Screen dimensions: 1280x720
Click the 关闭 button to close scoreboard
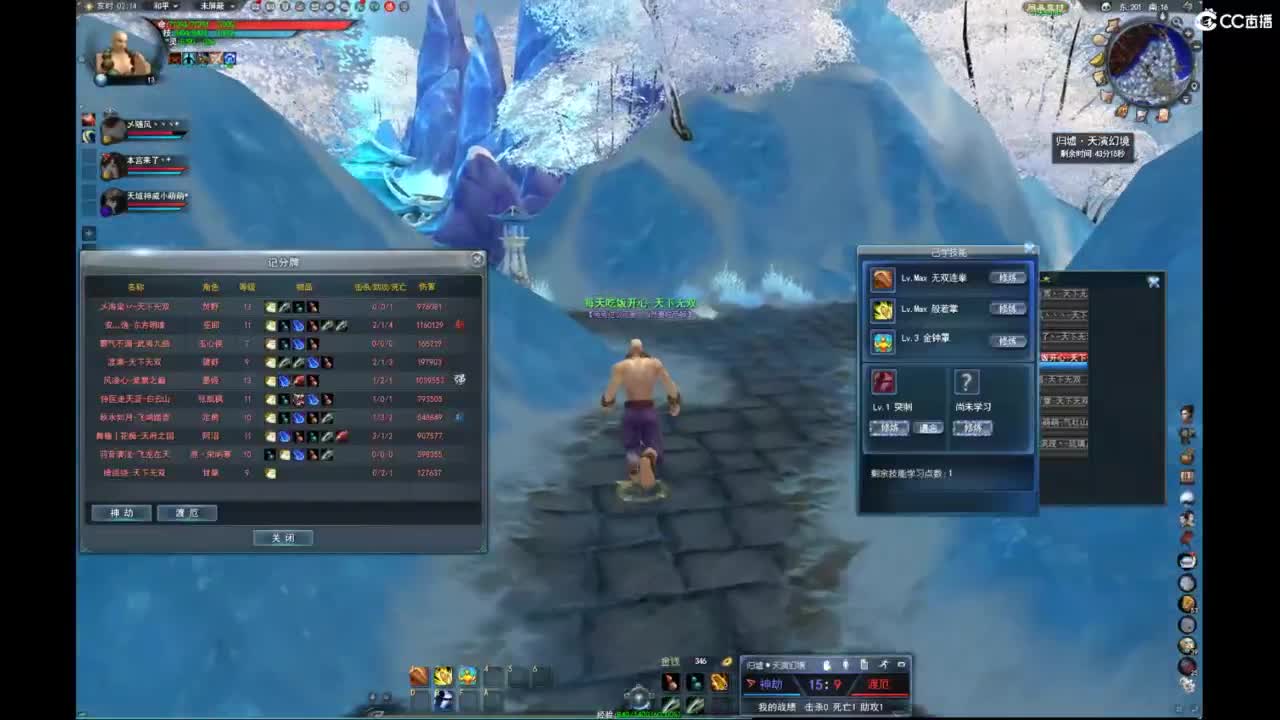283,537
